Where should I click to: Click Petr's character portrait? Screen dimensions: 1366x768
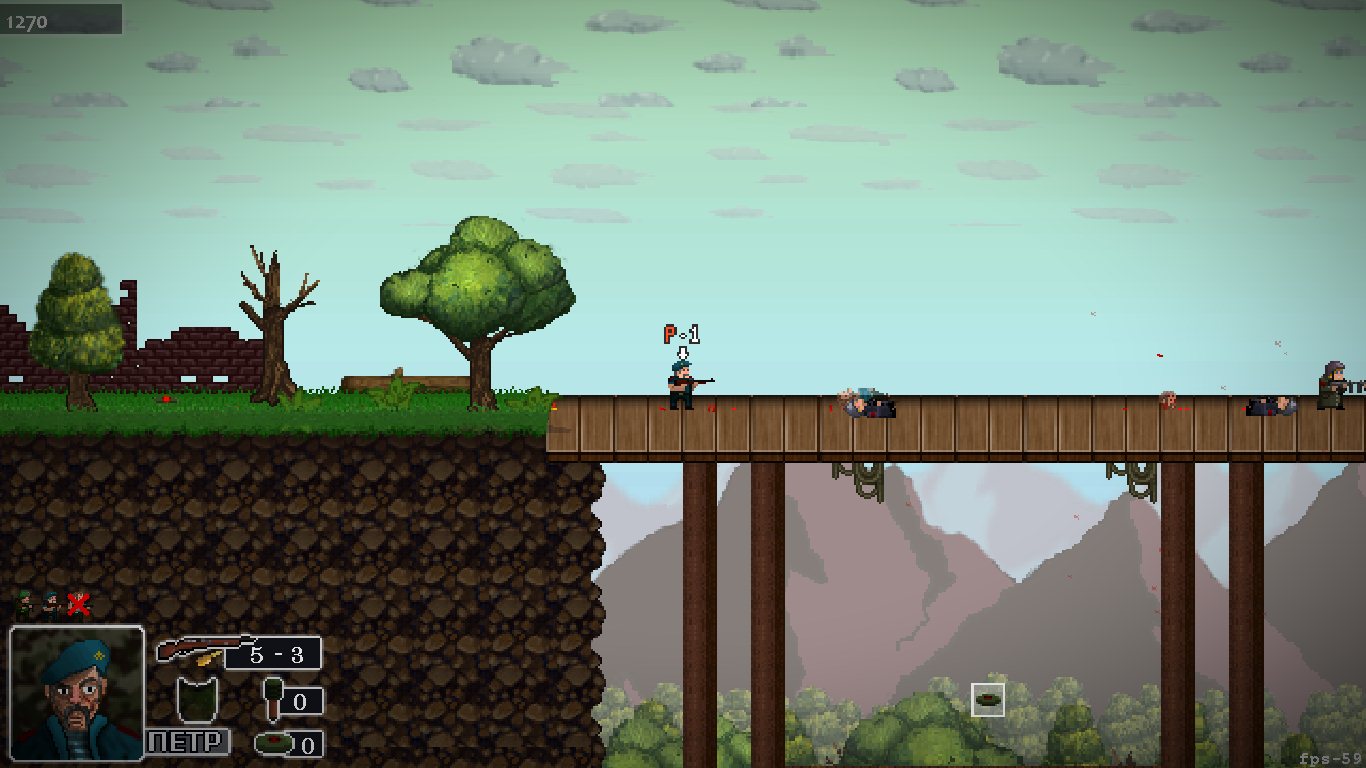point(77,692)
